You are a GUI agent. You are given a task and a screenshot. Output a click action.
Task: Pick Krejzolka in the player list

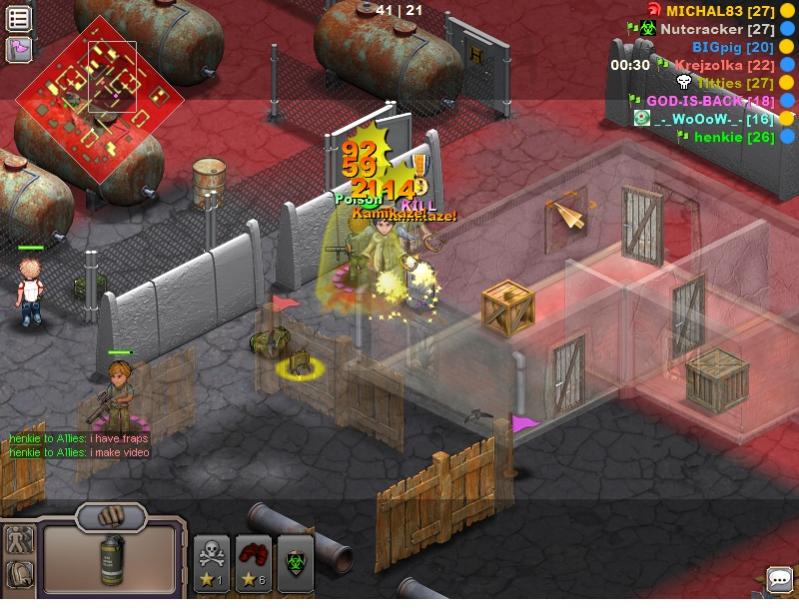point(723,65)
